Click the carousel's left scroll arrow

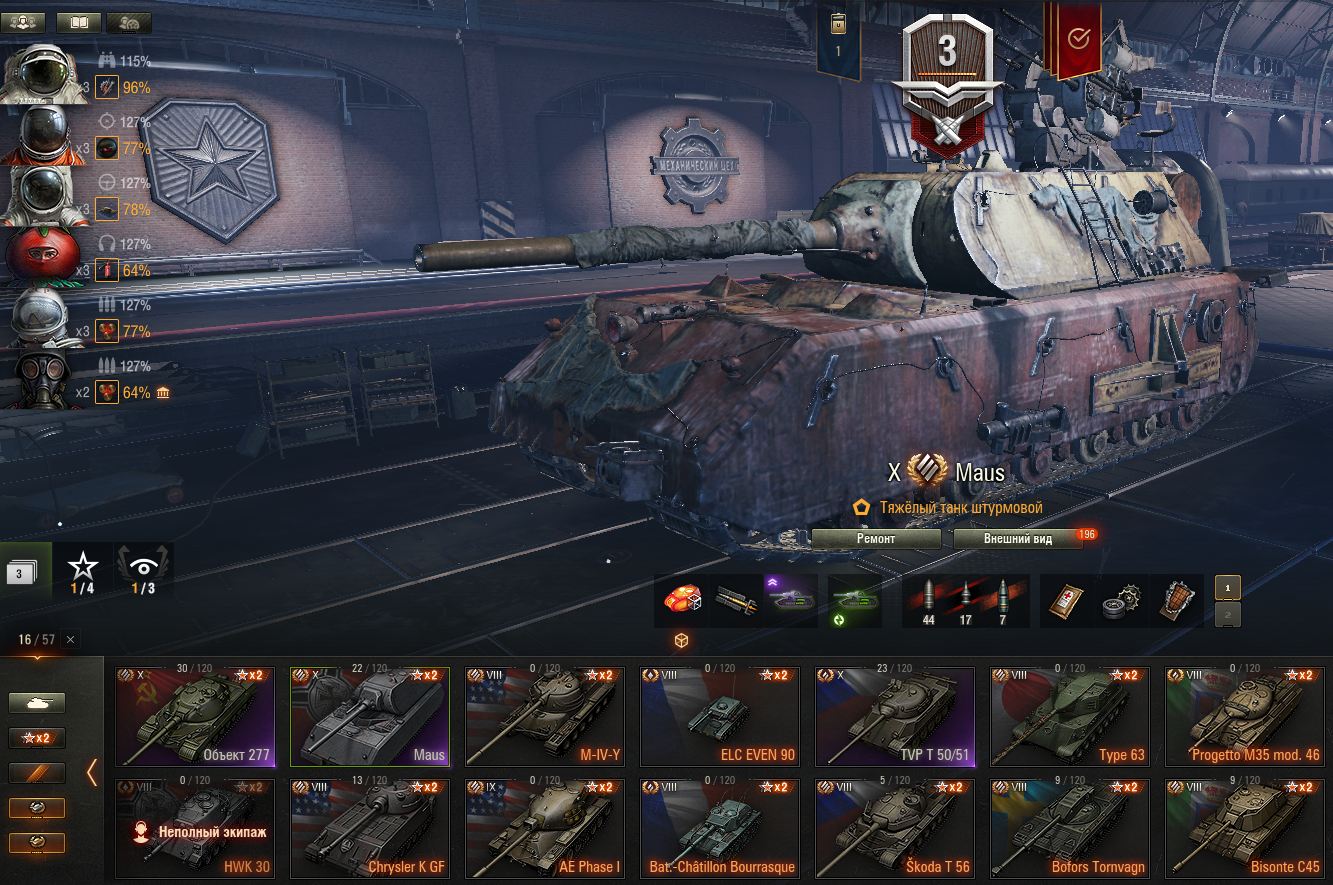tap(92, 772)
